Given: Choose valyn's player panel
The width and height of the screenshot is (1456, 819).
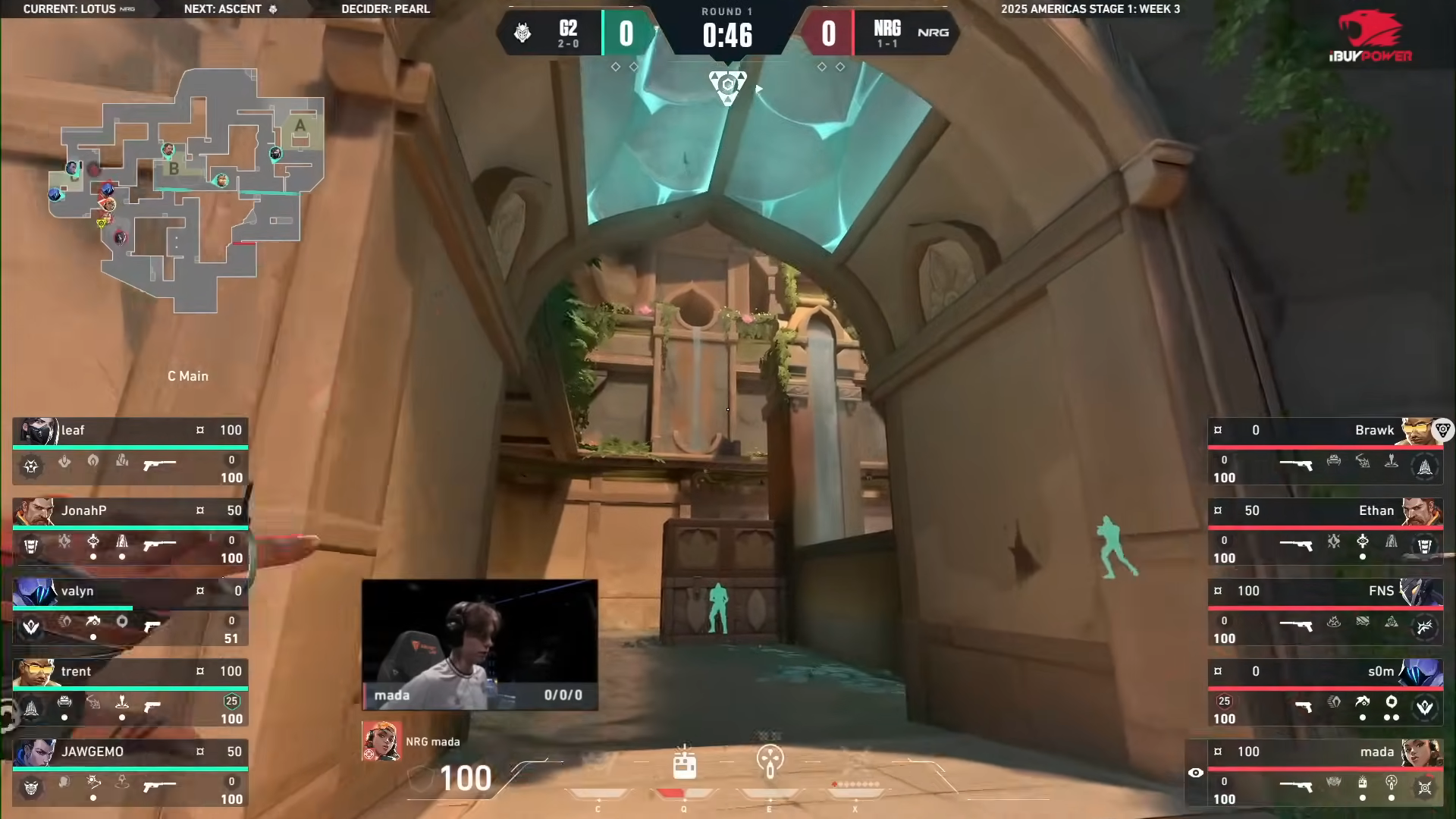Looking at the screenshot, I should click(130, 612).
